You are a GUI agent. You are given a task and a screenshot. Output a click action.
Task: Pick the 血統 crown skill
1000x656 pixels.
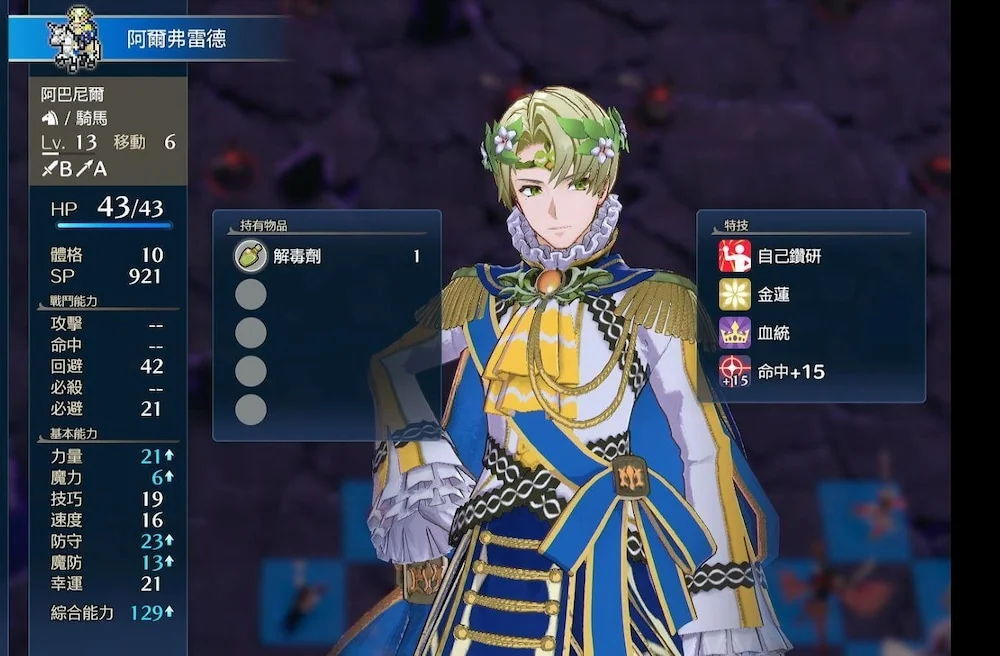(774, 333)
